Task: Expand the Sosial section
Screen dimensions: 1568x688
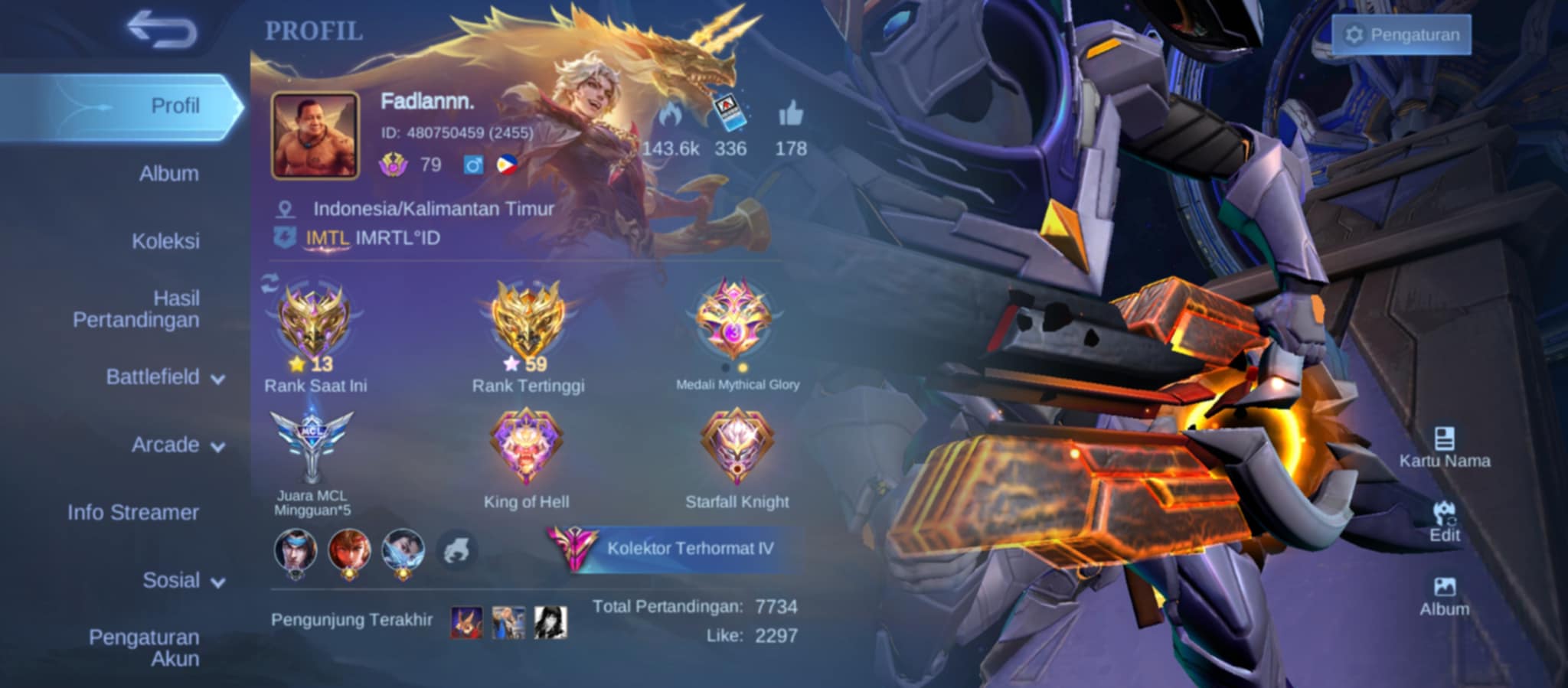Action: pos(184,581)
